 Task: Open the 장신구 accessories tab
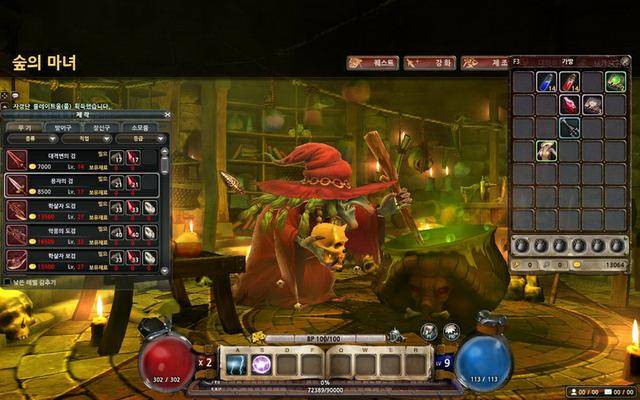(x=101, y=127)
